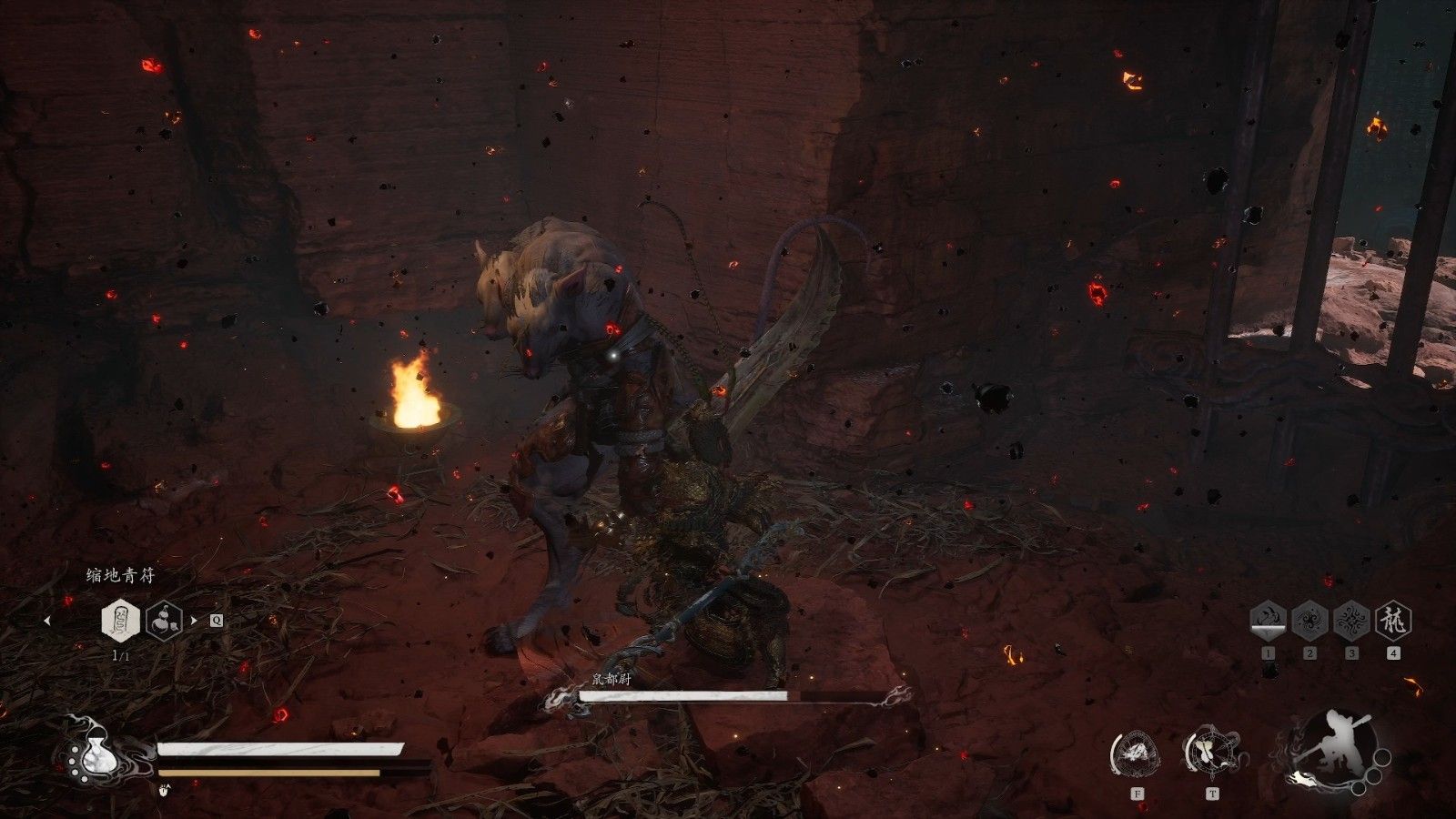Viewport: 1456px width, 819px height.
Task: Activate the first spell hexagon on cooldown
Action: [x=1268, y=622]
